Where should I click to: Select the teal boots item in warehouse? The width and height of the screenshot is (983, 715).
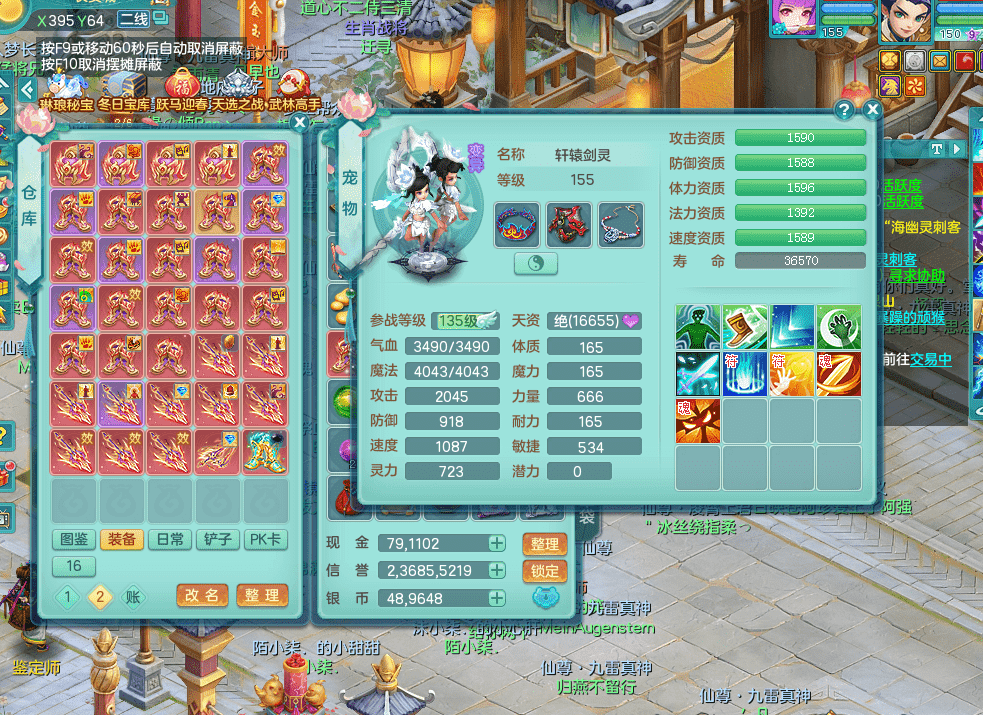(x=265, y=449)
